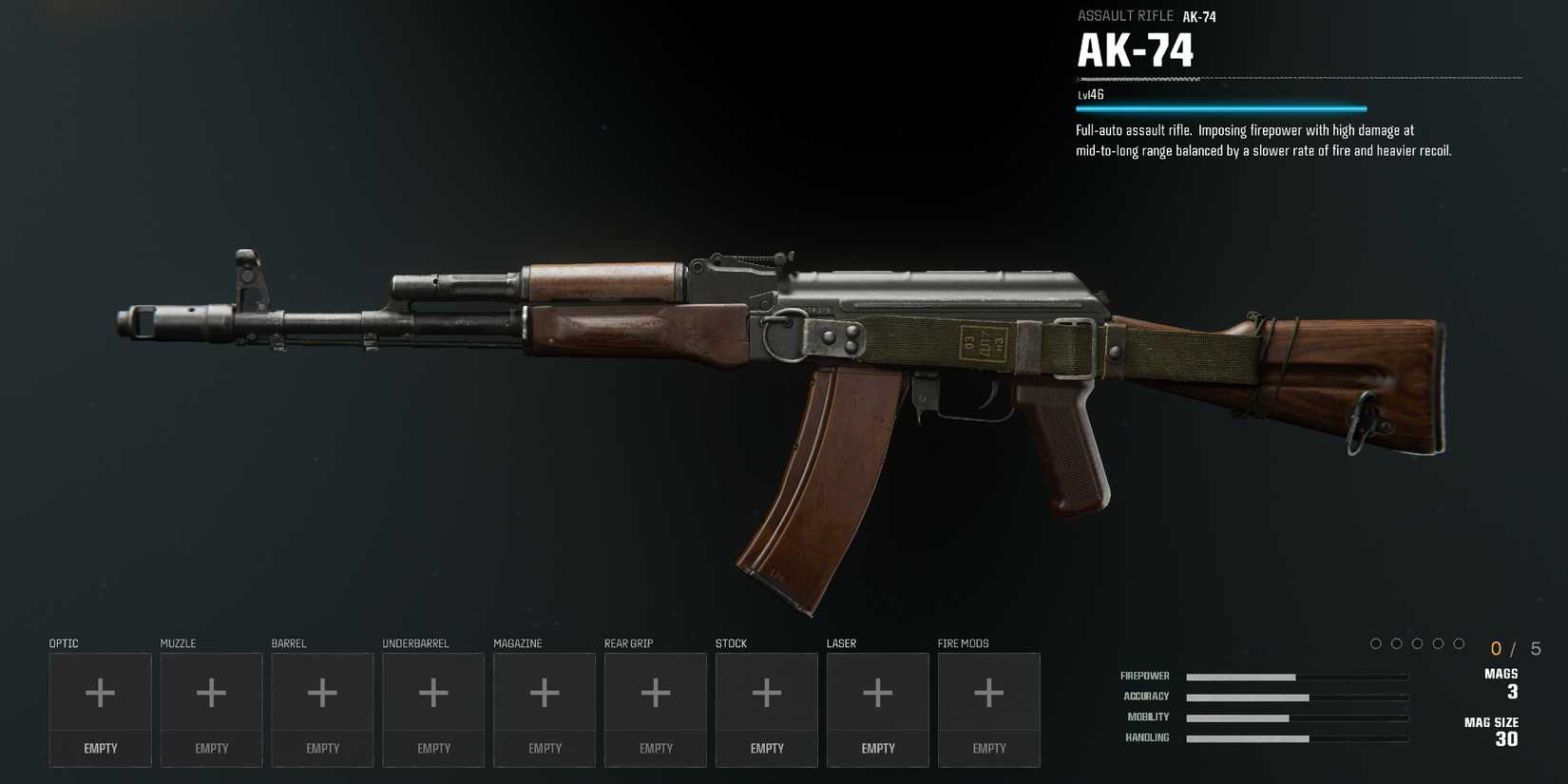The image size is (1568, 784).
Task: Click the plus icon in the Stock slot
Action: tap(766, 694)
